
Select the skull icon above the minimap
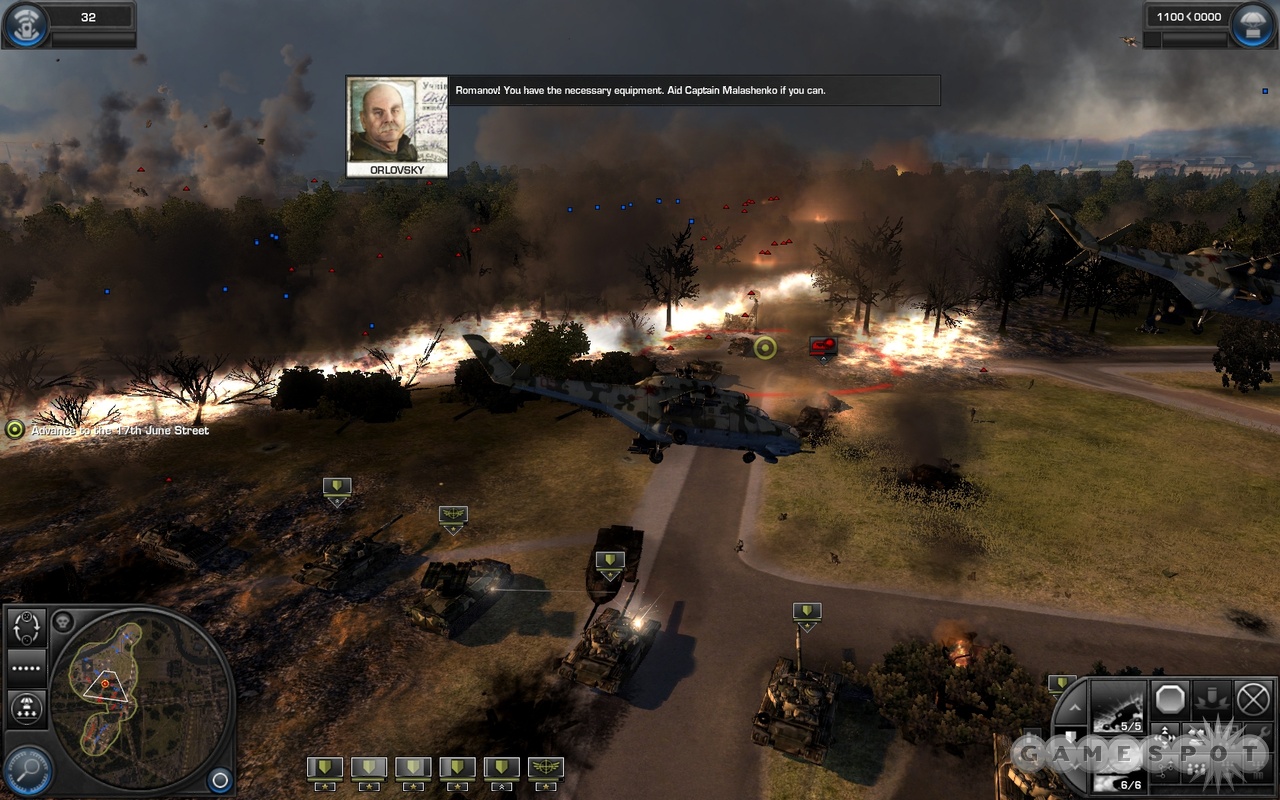click(63, 621)
